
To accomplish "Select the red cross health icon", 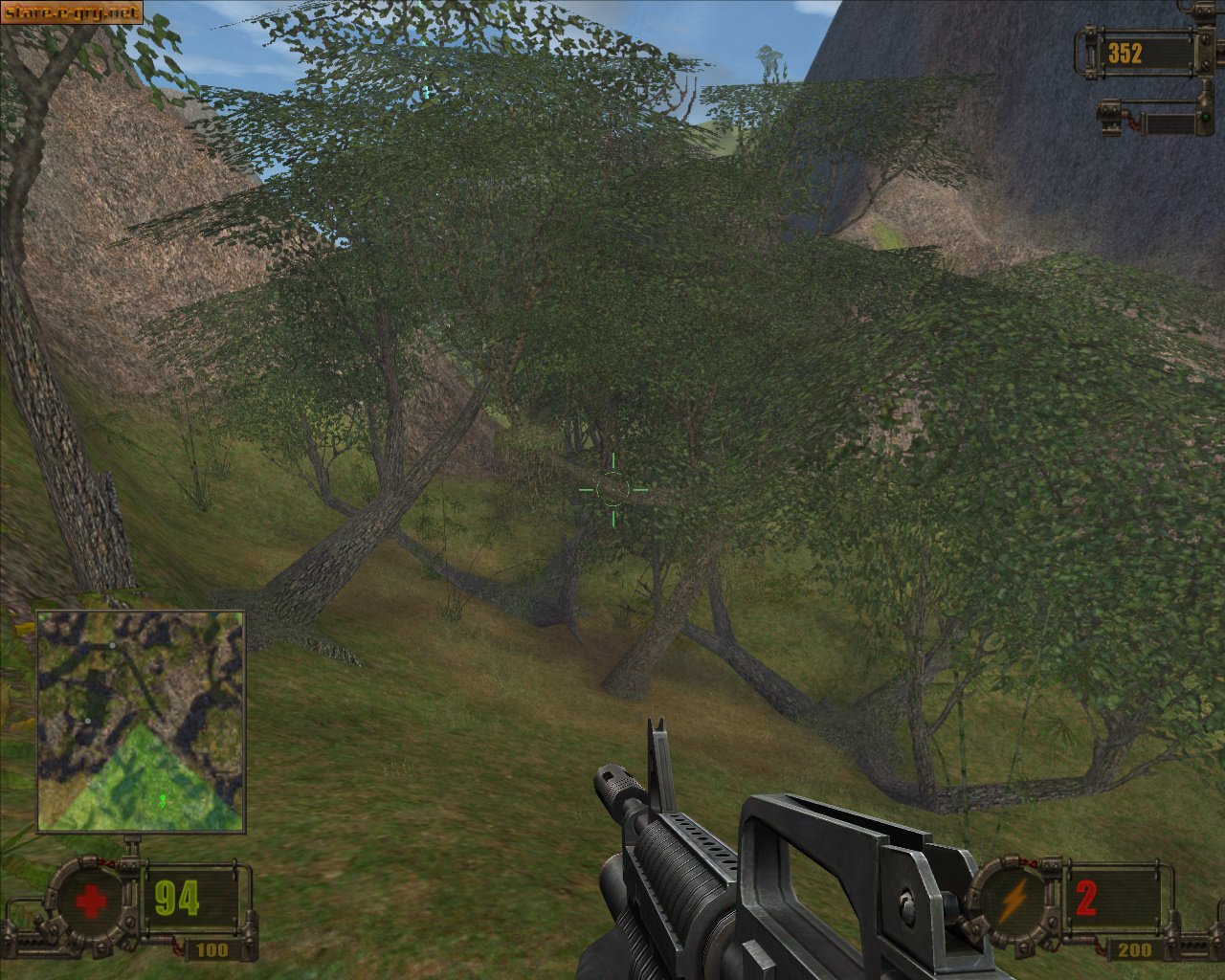I will pyautogui.click(x=90, y=901).
